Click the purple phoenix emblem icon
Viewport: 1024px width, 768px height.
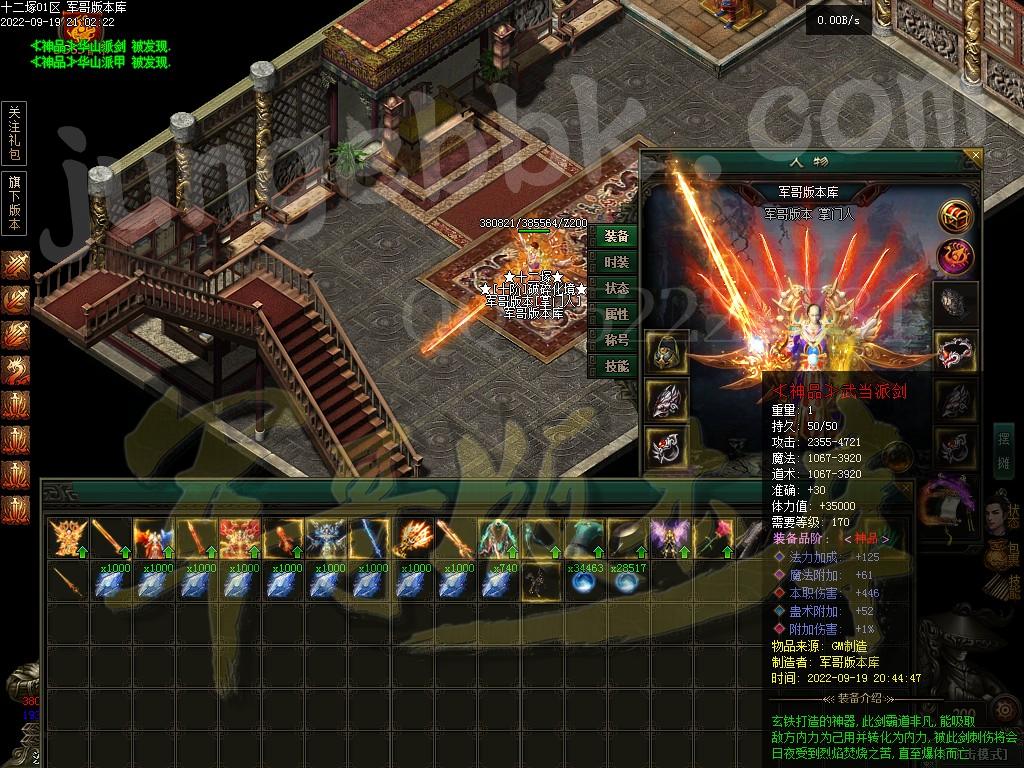(x=956, y=257)
